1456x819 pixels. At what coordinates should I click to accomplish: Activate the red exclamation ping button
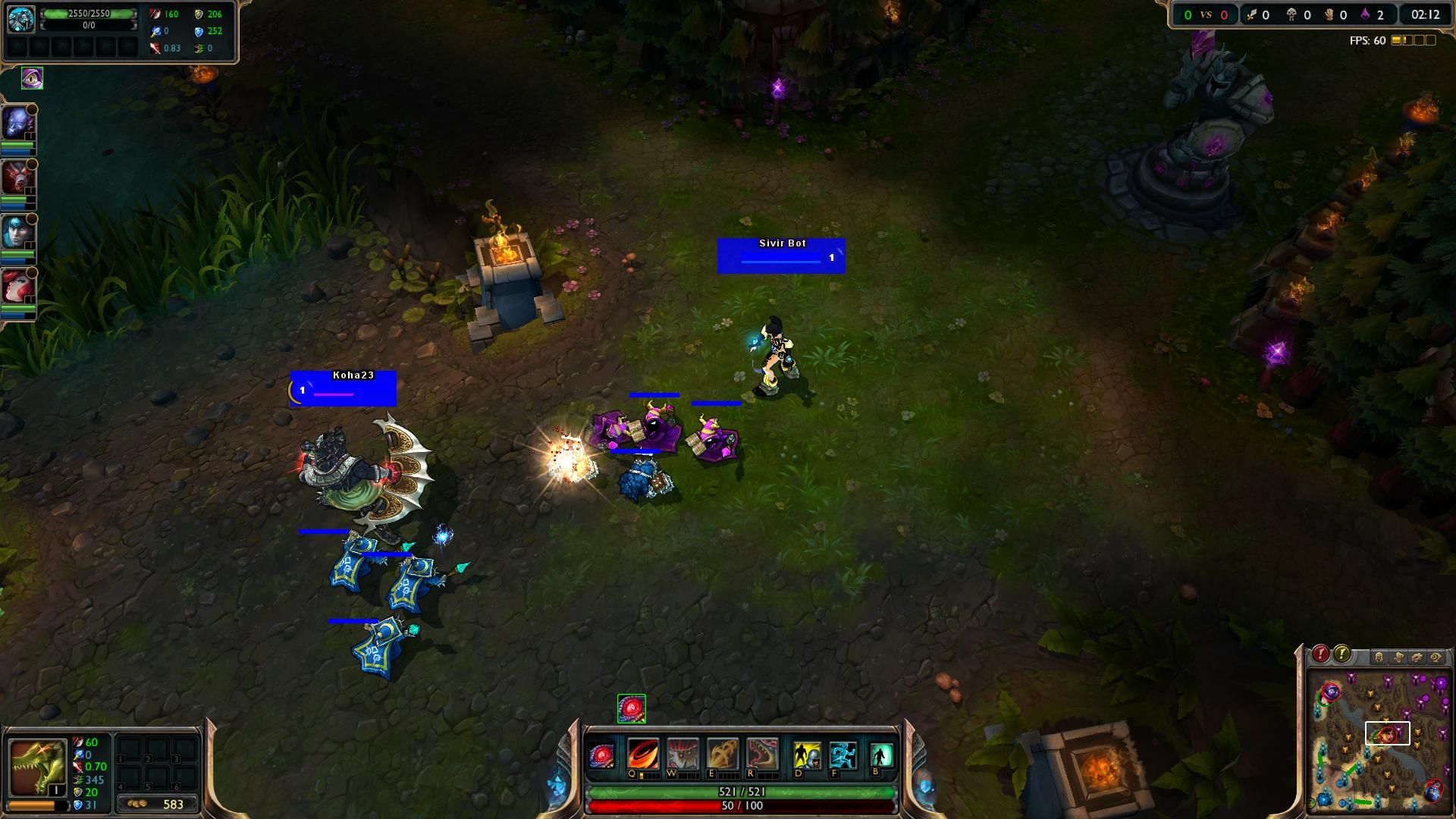[x=1320, y=654]
